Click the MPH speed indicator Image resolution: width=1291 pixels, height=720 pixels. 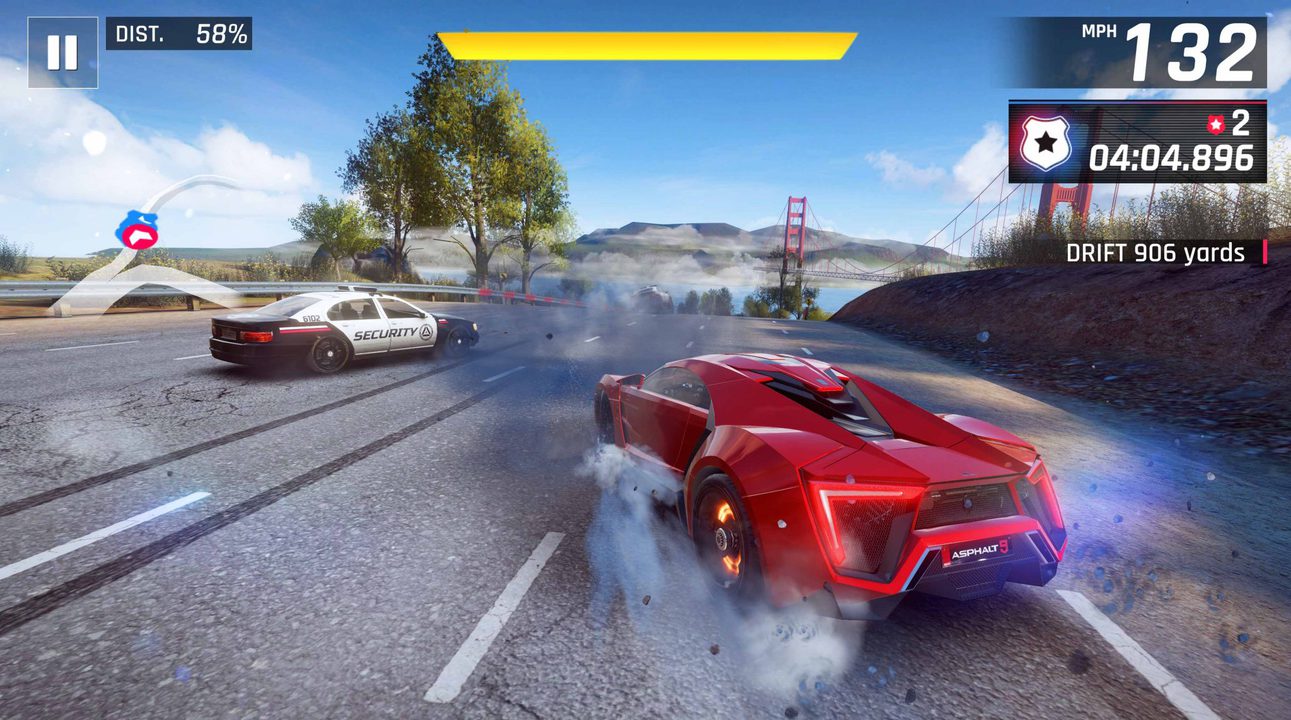(x=1100, y=31)
